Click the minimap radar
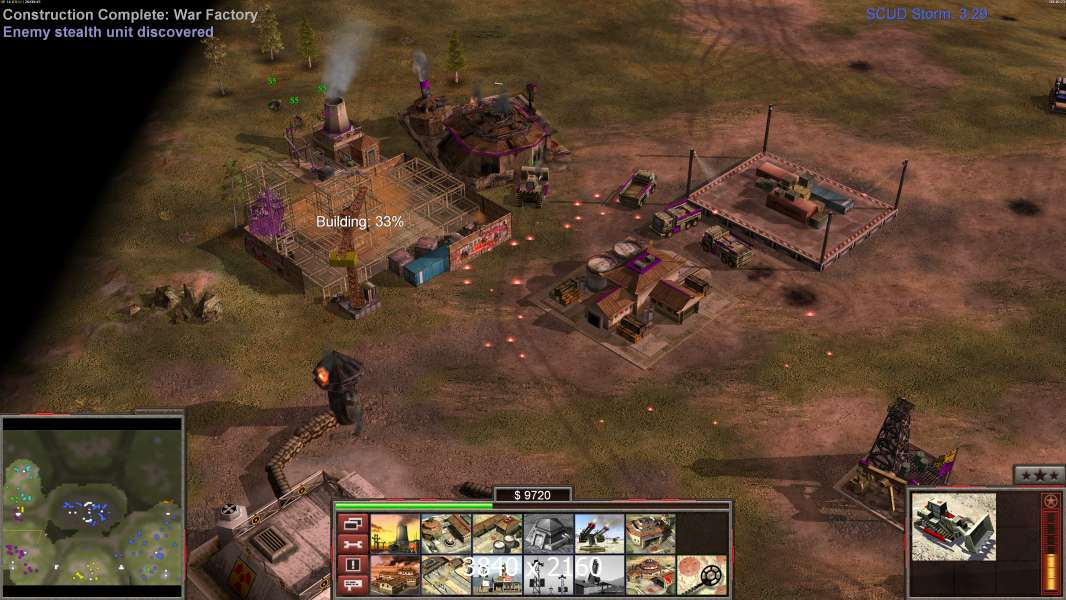 (x=92, y=502)
